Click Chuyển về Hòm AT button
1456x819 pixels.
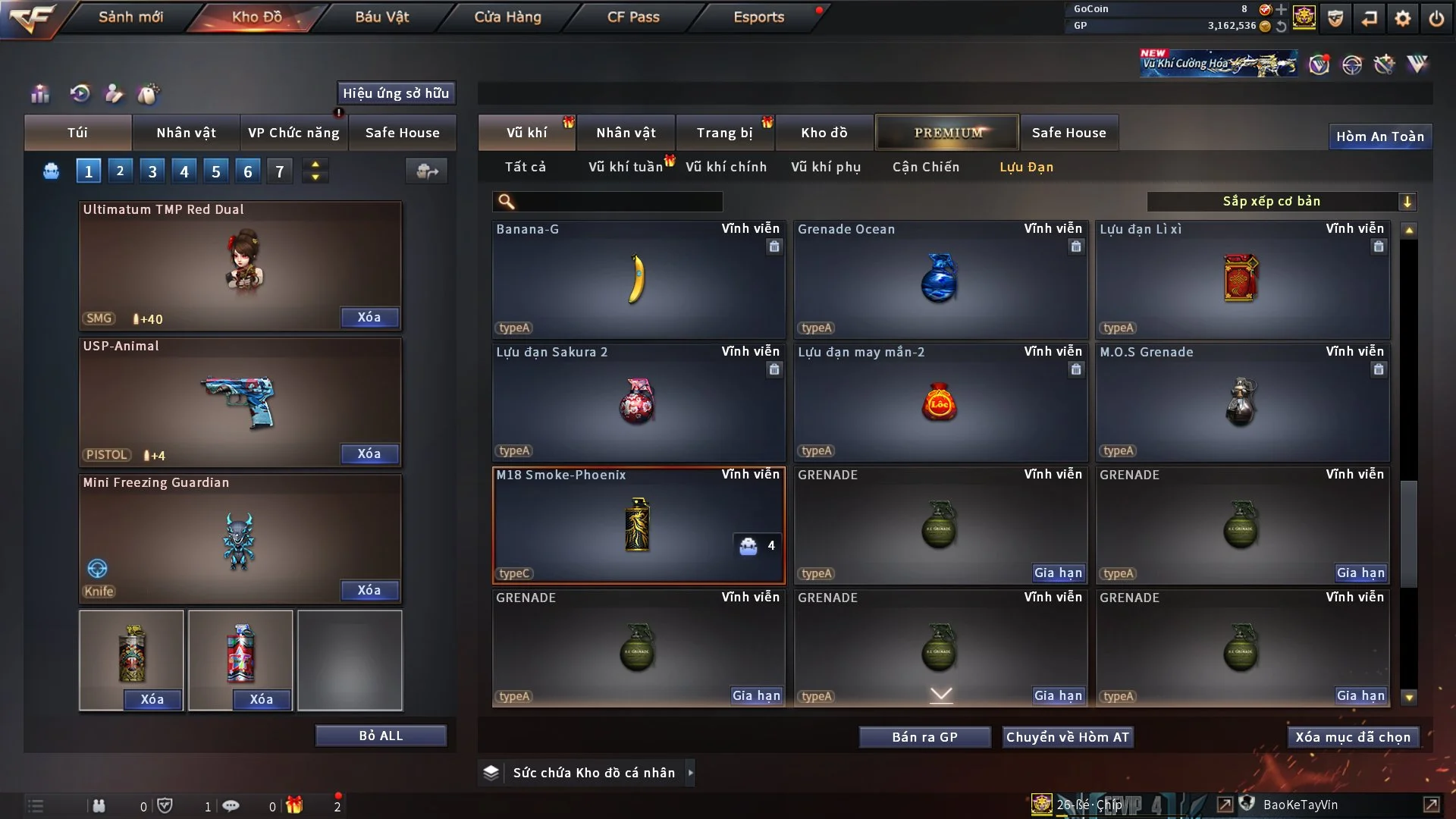1068,737
